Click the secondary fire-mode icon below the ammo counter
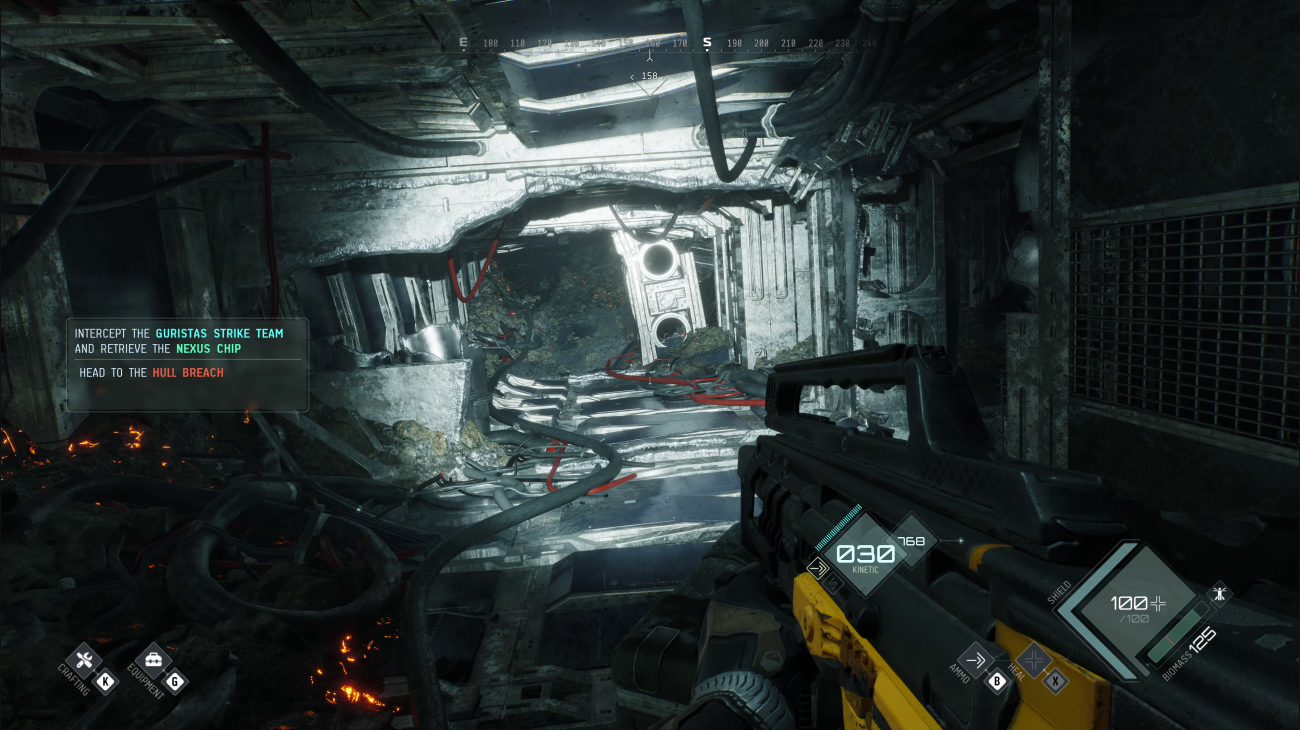The height and width of the screenshot is (730, 1300). (x=834, y=583)
